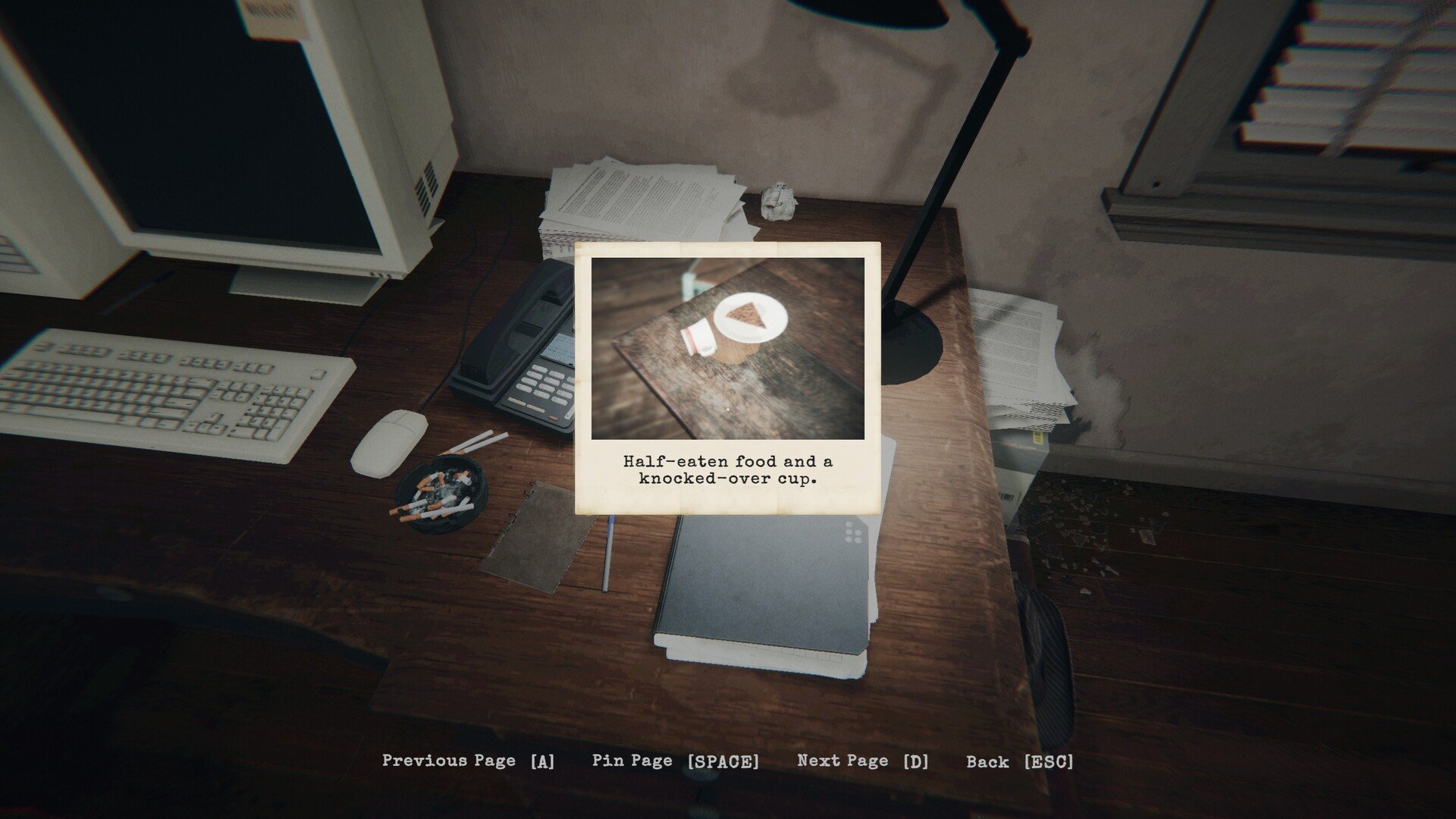Go to the Previous Page
This screenshot has height=819, width=1456.
tap(468, 761)
